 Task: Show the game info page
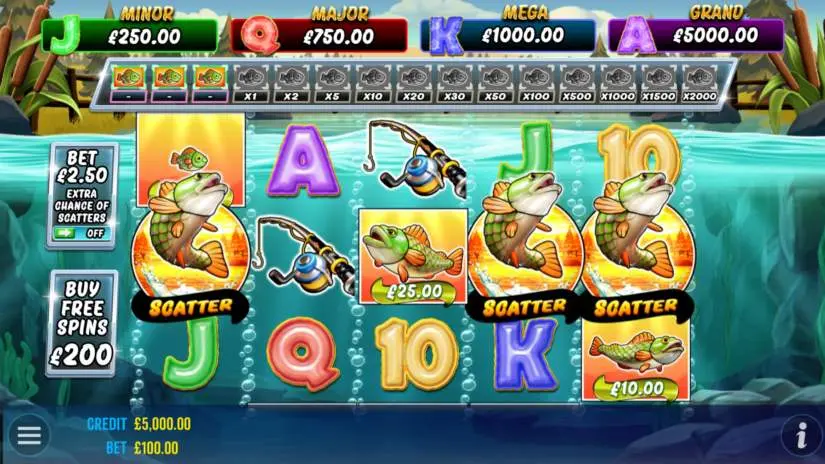[x=800, y=435]
